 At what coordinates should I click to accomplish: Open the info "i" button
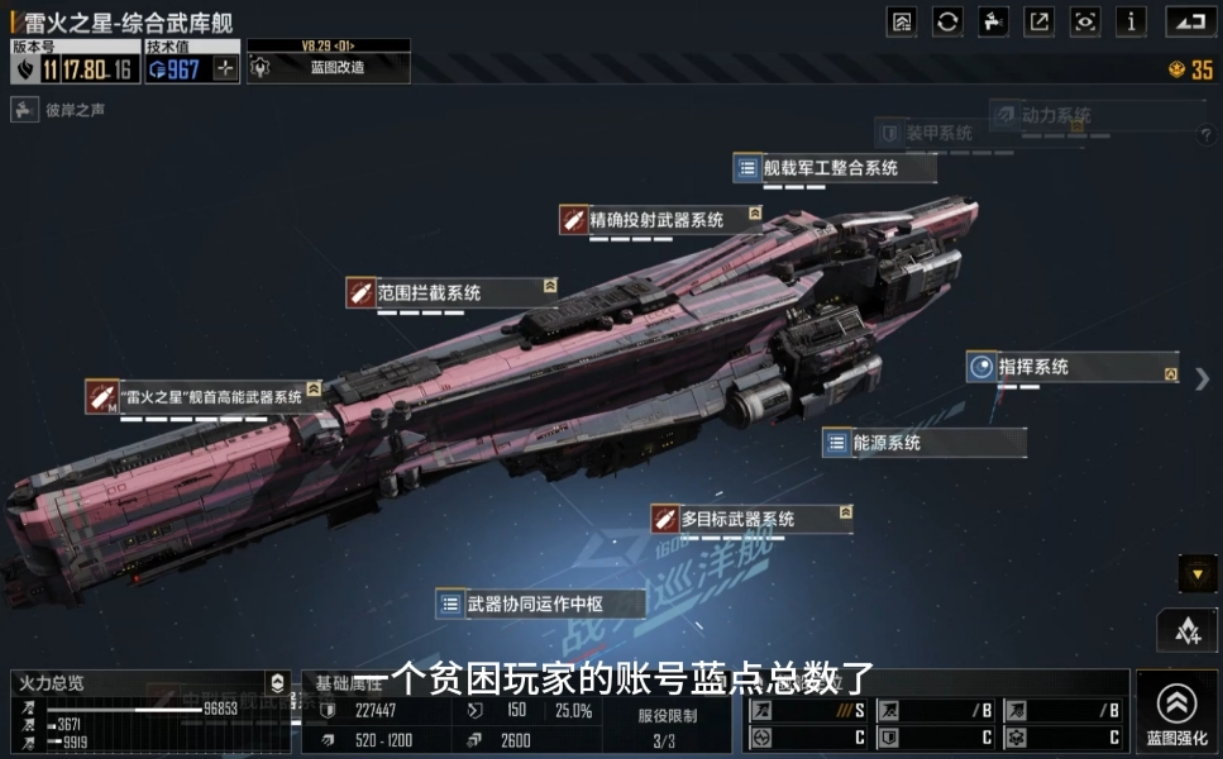1131,22
